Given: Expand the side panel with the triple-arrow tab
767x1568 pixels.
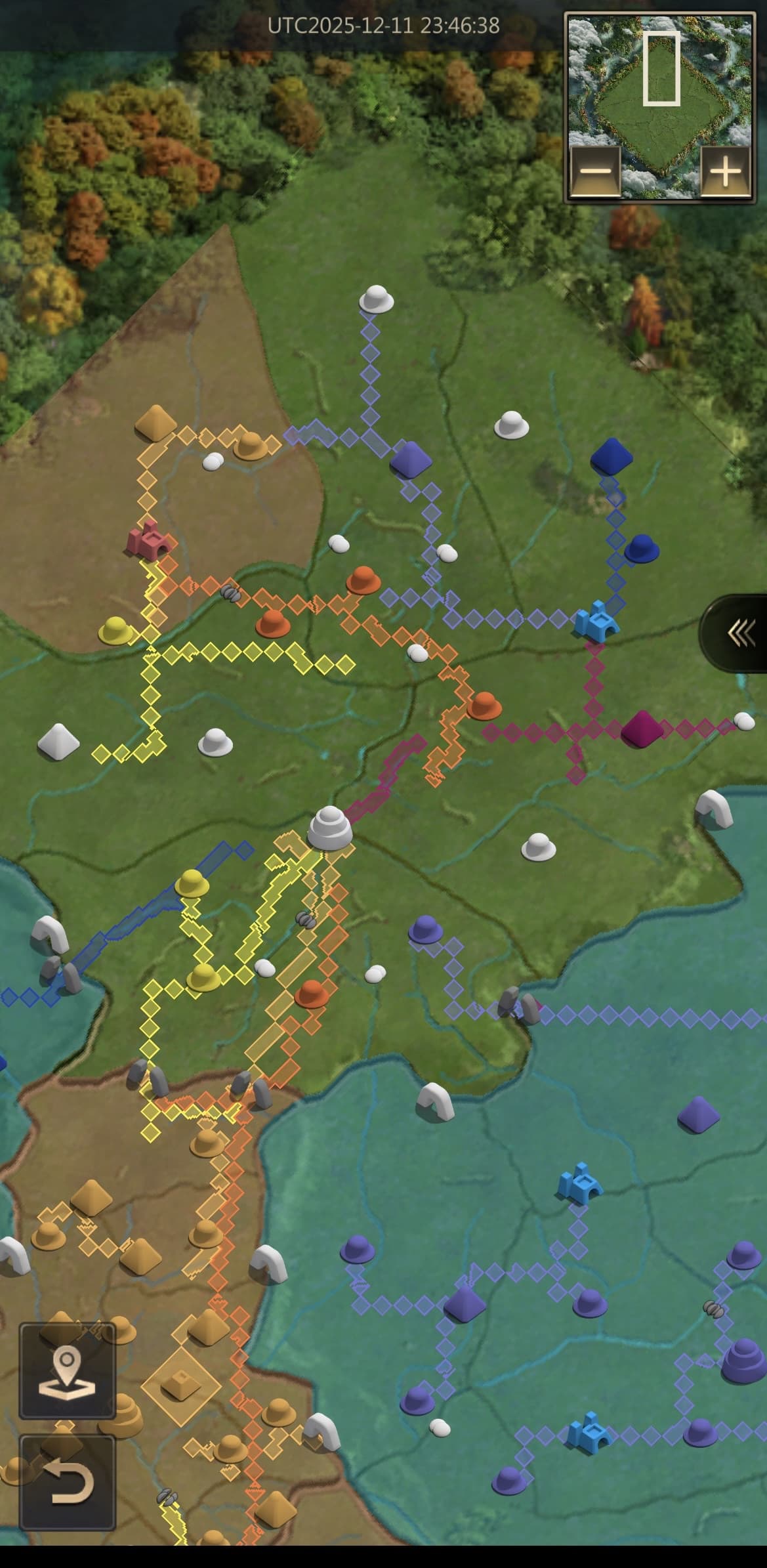Looking at the screenshot, I should 739,633.
